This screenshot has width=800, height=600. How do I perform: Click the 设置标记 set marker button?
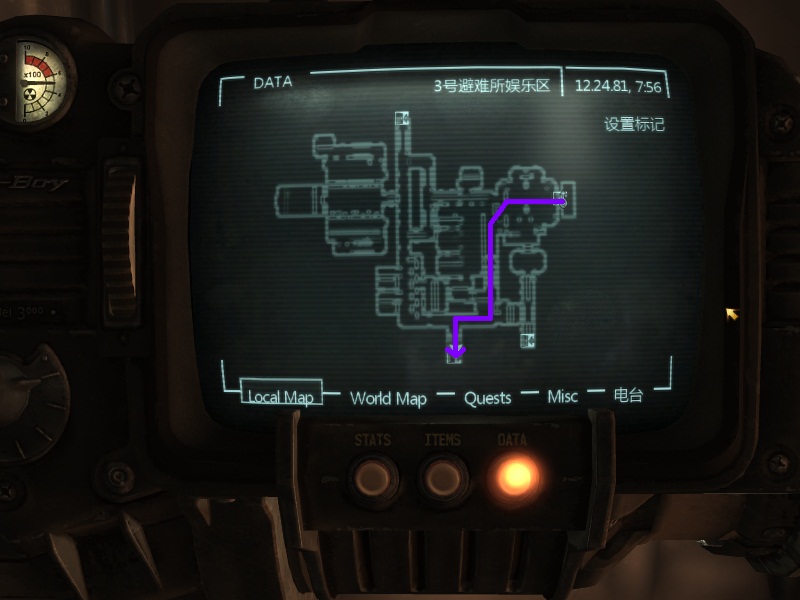[x=634, y=125]
